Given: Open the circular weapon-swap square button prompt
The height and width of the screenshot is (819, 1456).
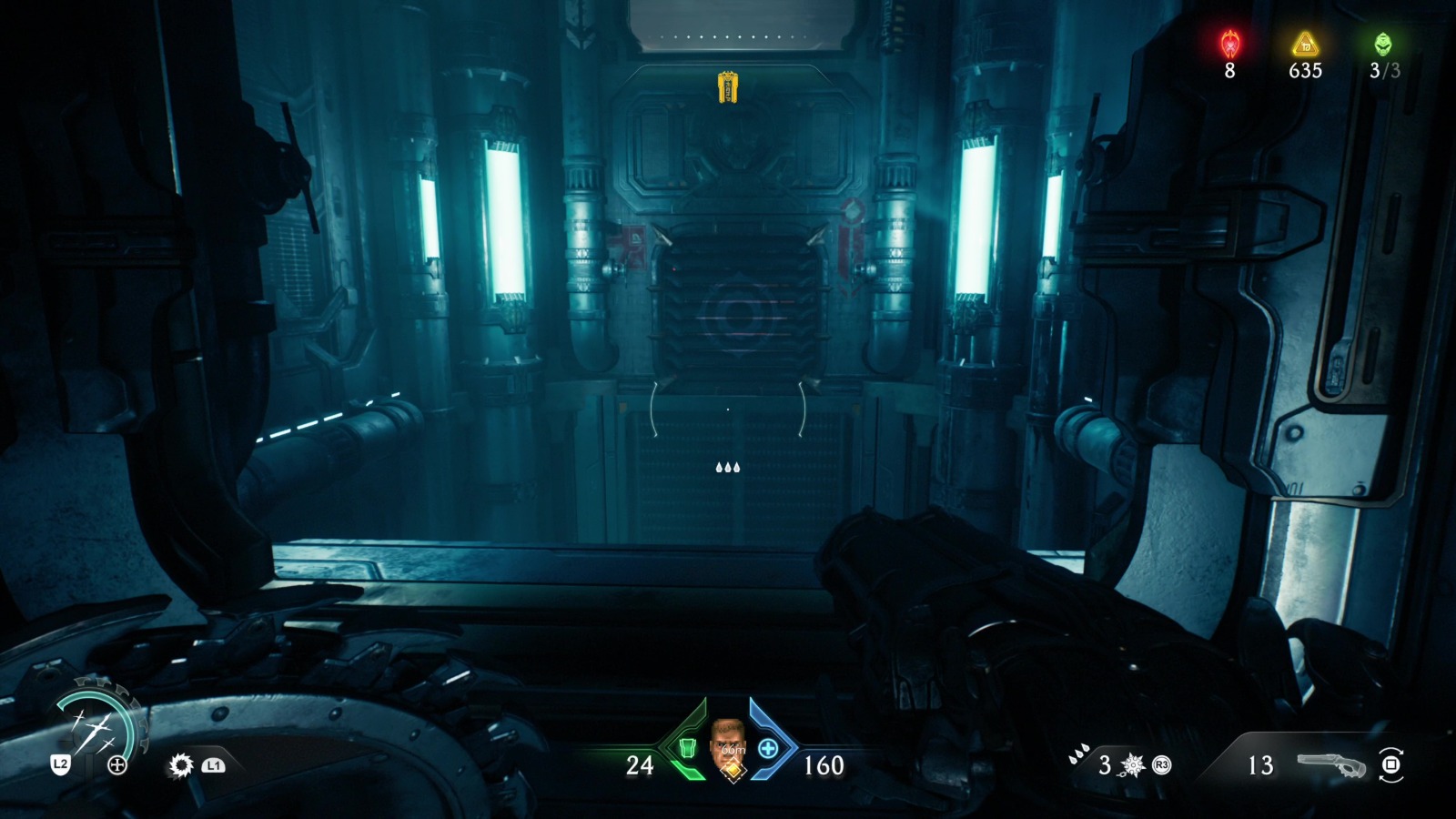Looking at the screenshot, I should tap(1392, 765).
